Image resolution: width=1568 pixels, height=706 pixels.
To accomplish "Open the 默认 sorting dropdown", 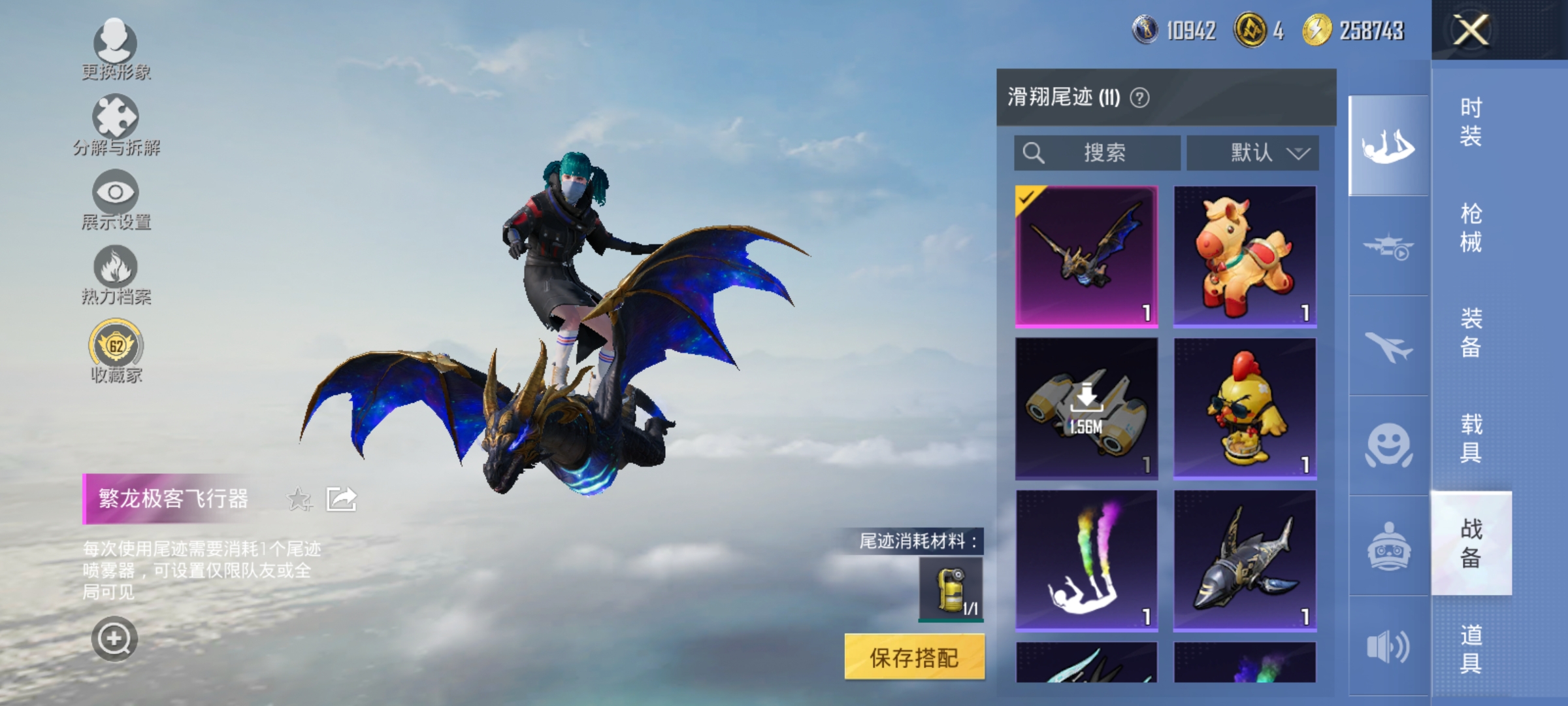I will pyautogui.click(x=1250, y=154).
